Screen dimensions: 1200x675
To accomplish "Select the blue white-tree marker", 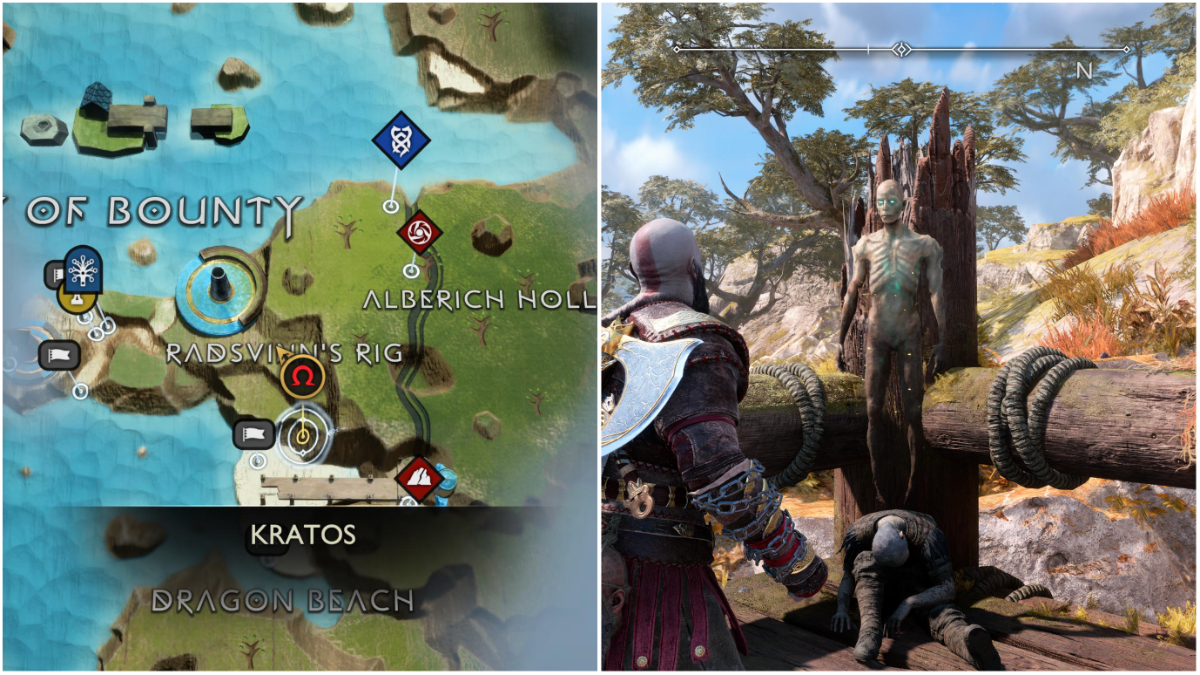I will point(83,268).
